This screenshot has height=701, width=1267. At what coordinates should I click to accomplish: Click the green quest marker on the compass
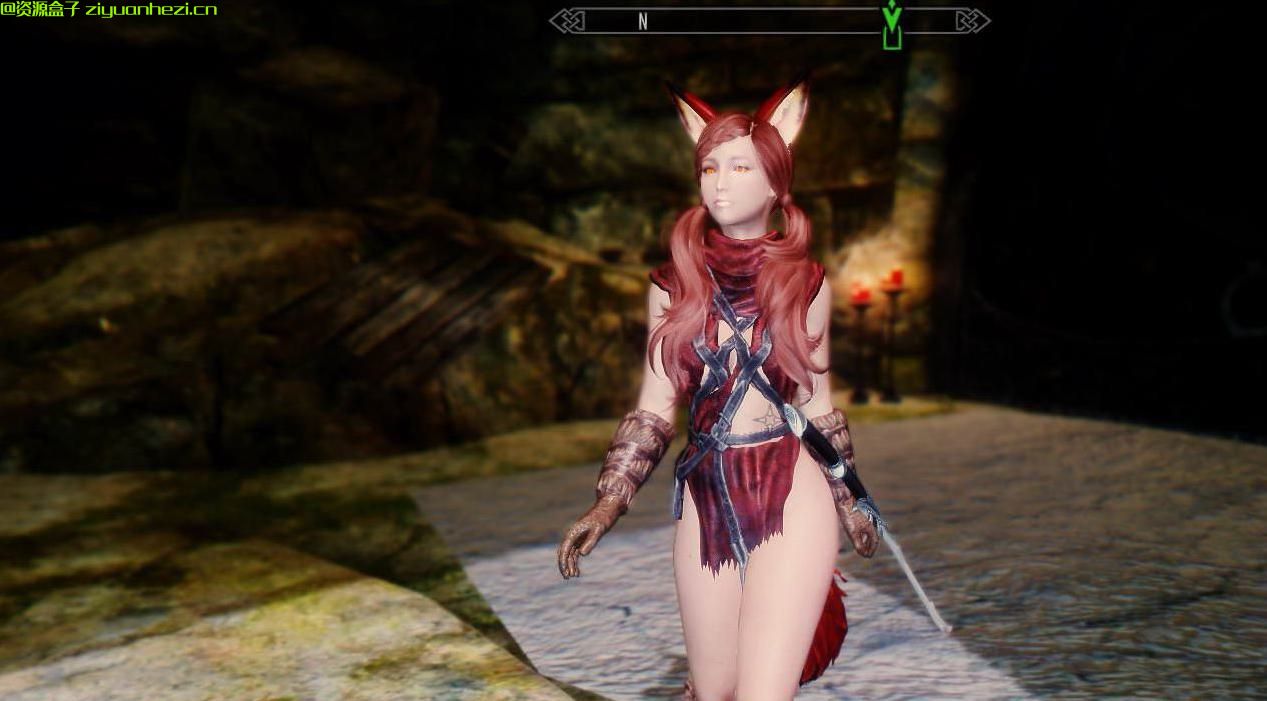point(892,25)
